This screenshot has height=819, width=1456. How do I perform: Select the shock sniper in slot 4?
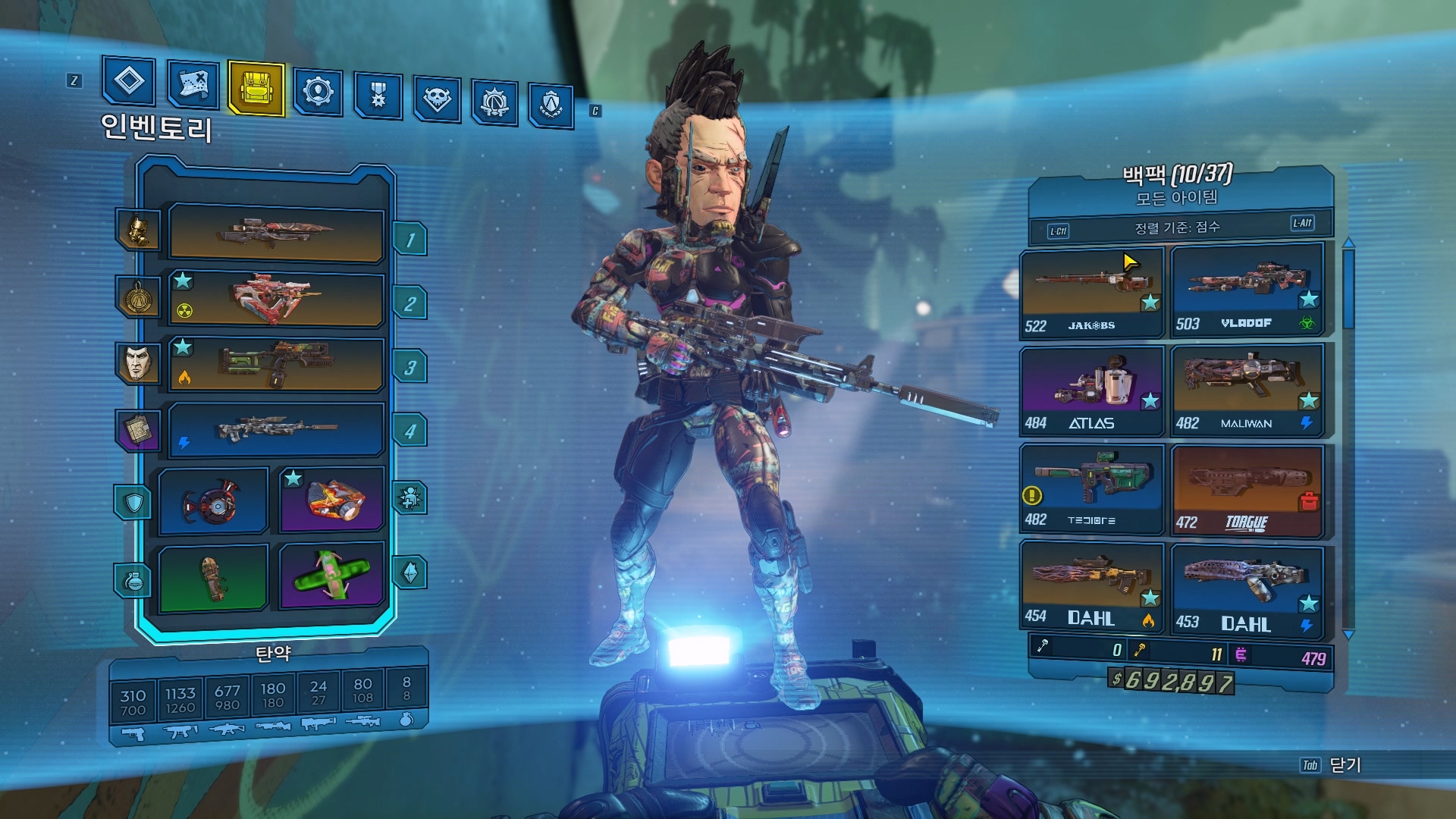(276, 430)
